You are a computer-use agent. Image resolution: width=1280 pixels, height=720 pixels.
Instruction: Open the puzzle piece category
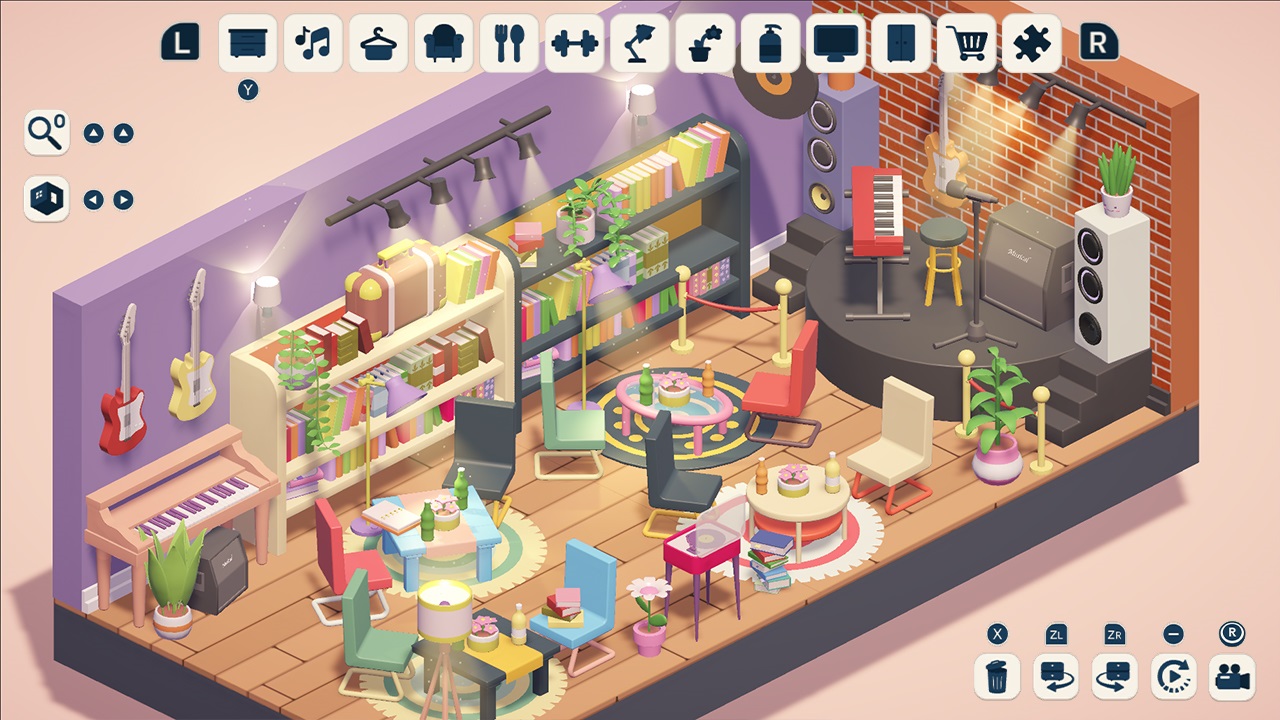pos(1033,42)
